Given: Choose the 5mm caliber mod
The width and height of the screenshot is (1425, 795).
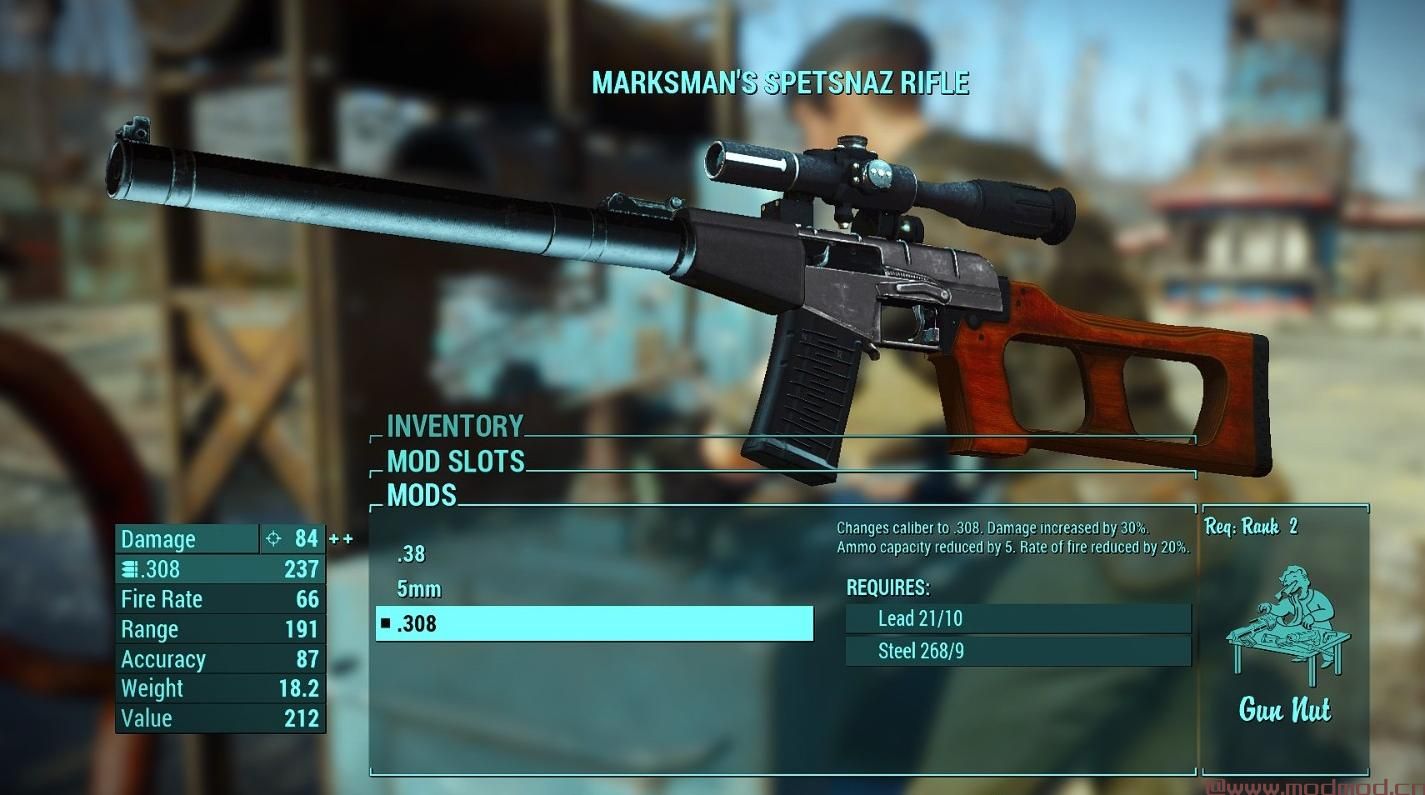Looking at the screenshot, I should pyautogui.click(x=419, y=589).
